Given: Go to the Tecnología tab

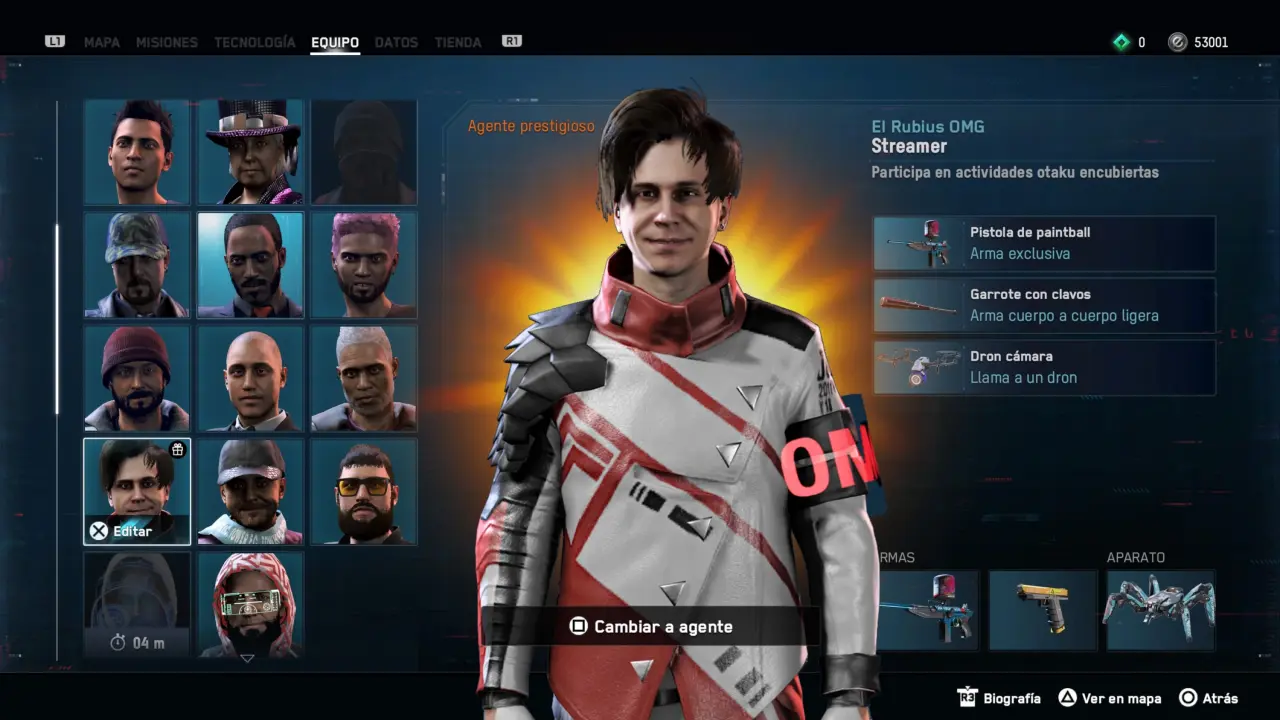Looking at the screenshot, I should coord(255,42).
